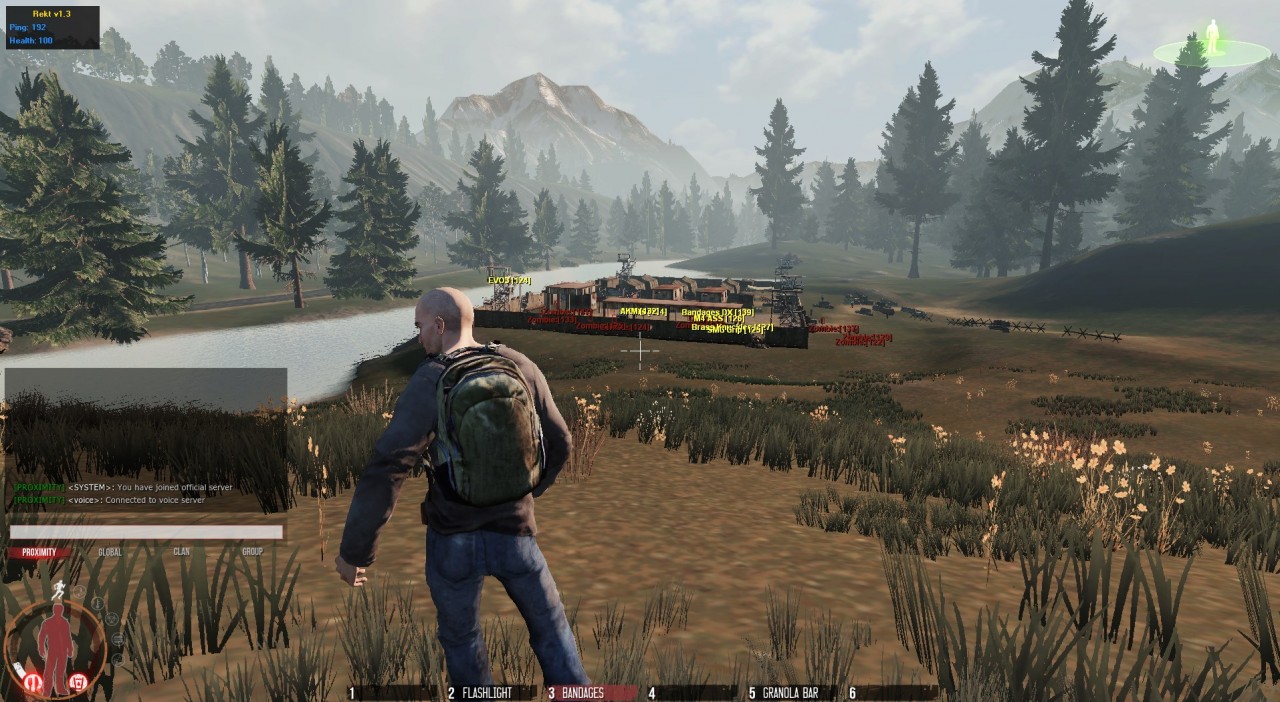Click the chat message input field
This screenshot has height=702, width=1280.
[x=146, y=532]
